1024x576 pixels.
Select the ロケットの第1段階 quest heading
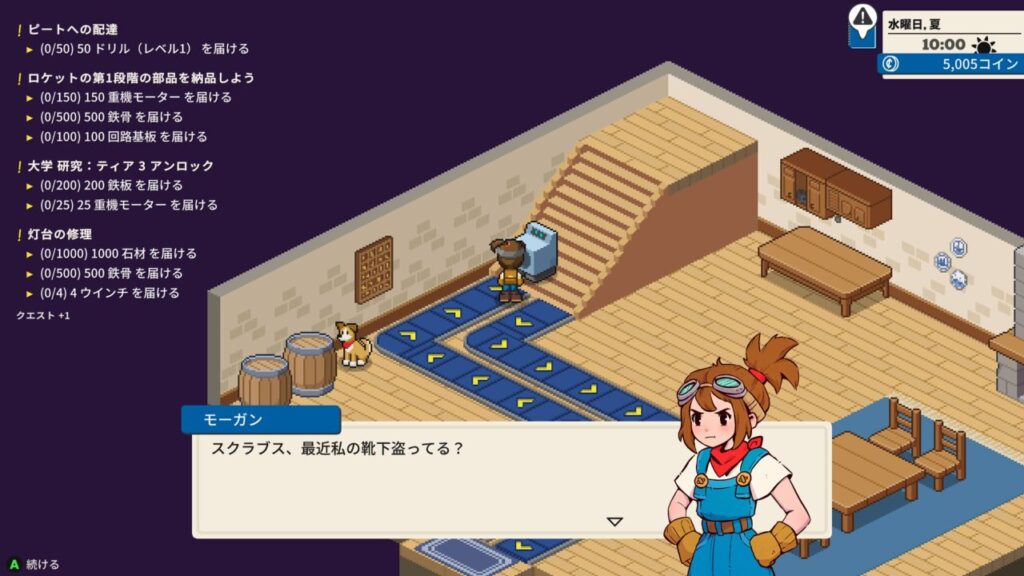(x=141, y=78)
